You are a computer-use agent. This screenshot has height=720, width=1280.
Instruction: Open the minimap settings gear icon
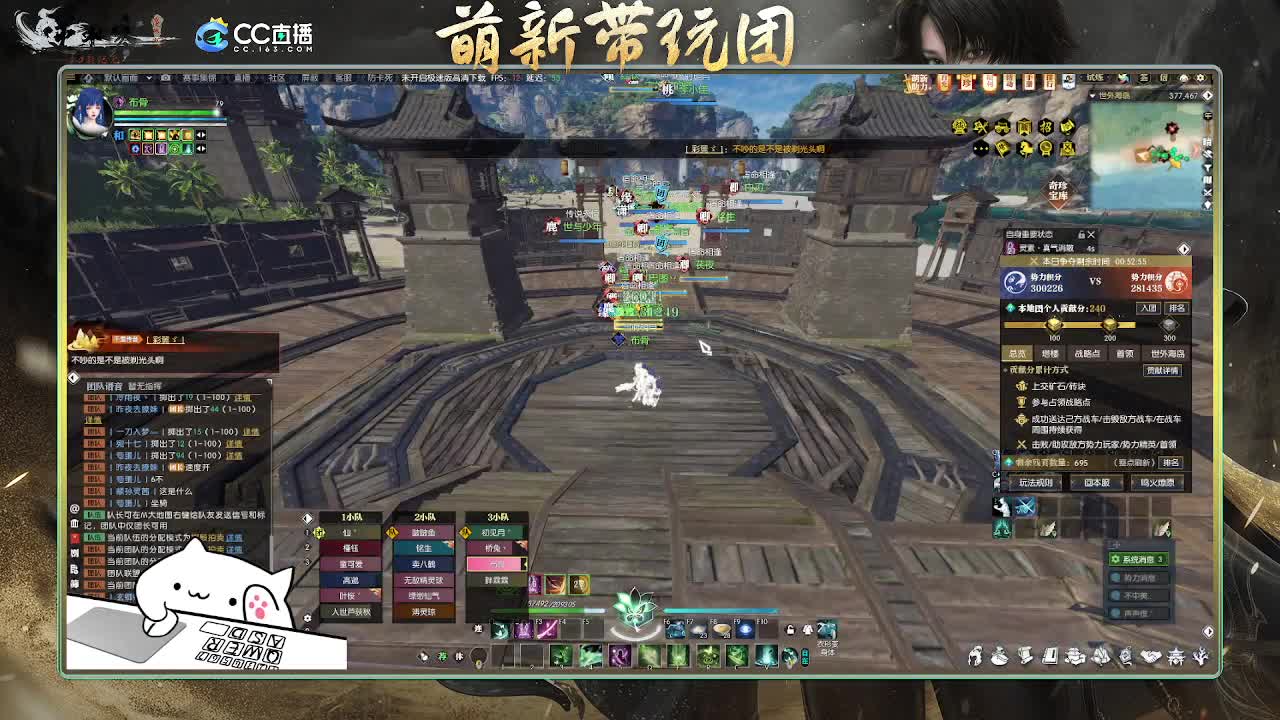click(1200, 77)
